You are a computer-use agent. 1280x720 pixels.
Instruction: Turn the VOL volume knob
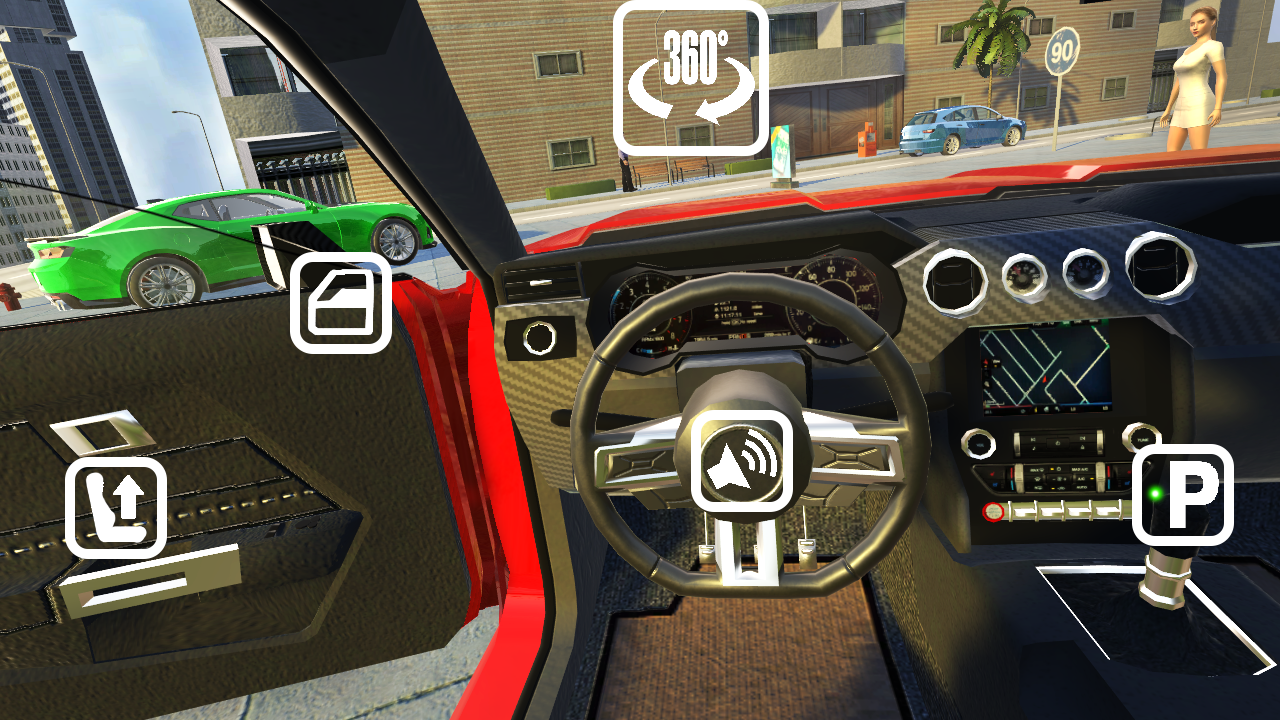click(979, 445)
